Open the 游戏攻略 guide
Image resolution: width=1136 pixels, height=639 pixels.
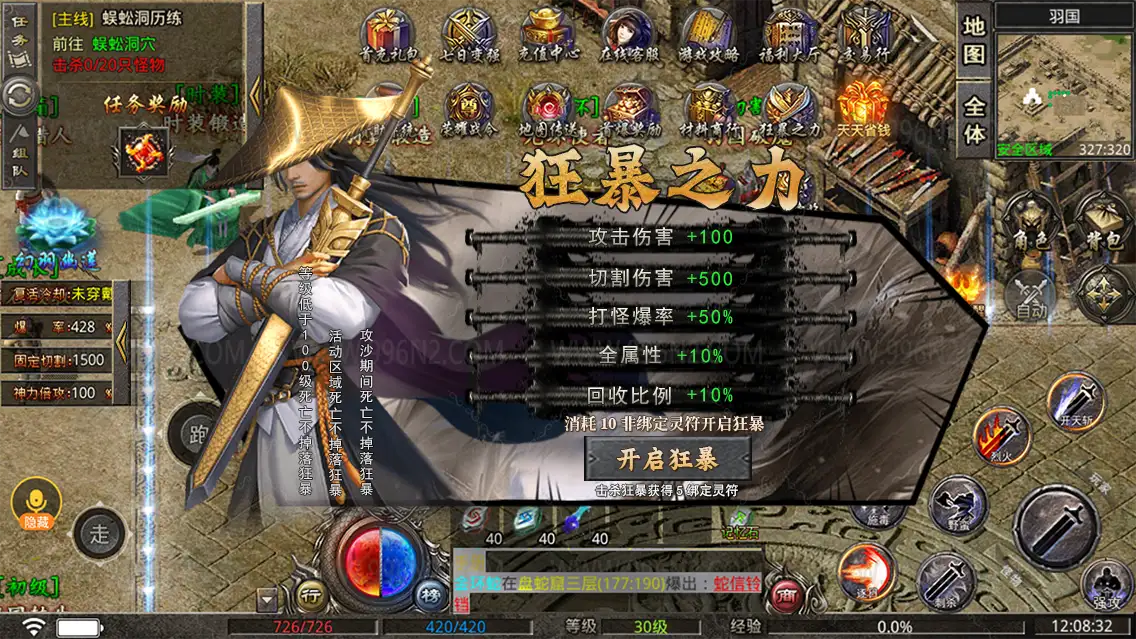(708, 36)
